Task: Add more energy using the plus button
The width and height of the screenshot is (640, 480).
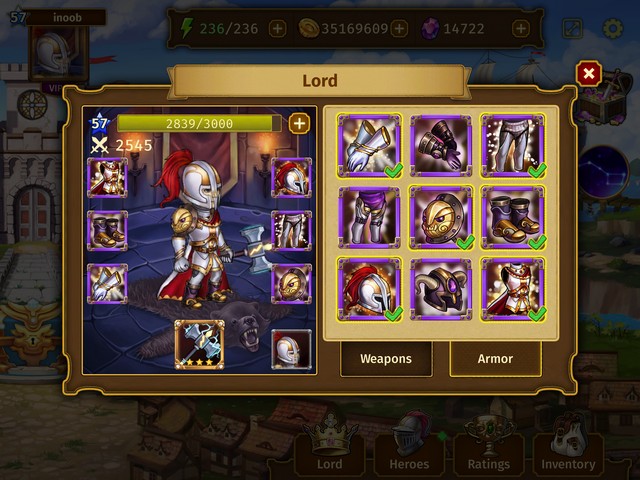Action: pyautogui.click(x=277, y=29)
